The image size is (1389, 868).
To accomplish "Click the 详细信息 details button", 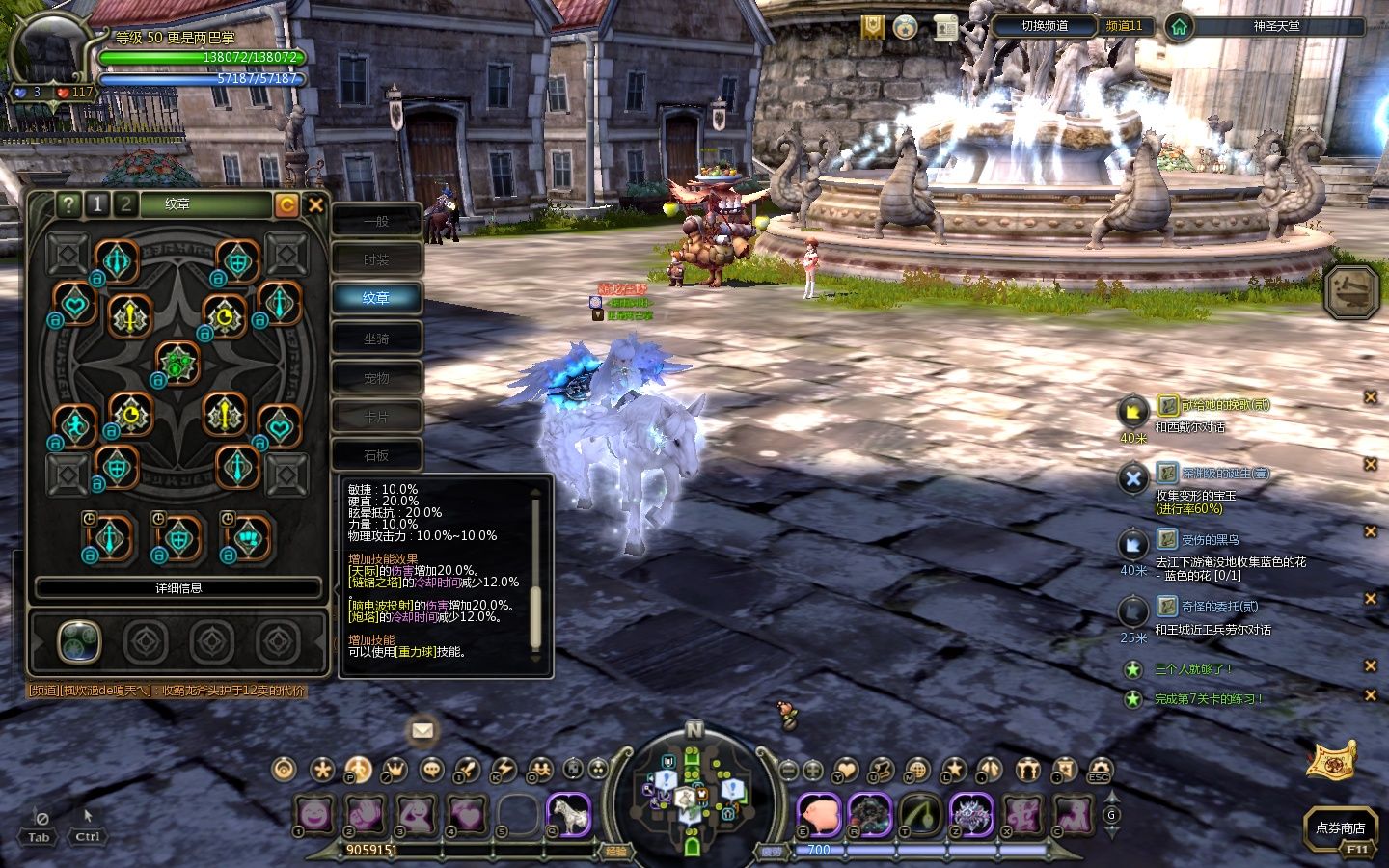I will [x=178, y=587].
